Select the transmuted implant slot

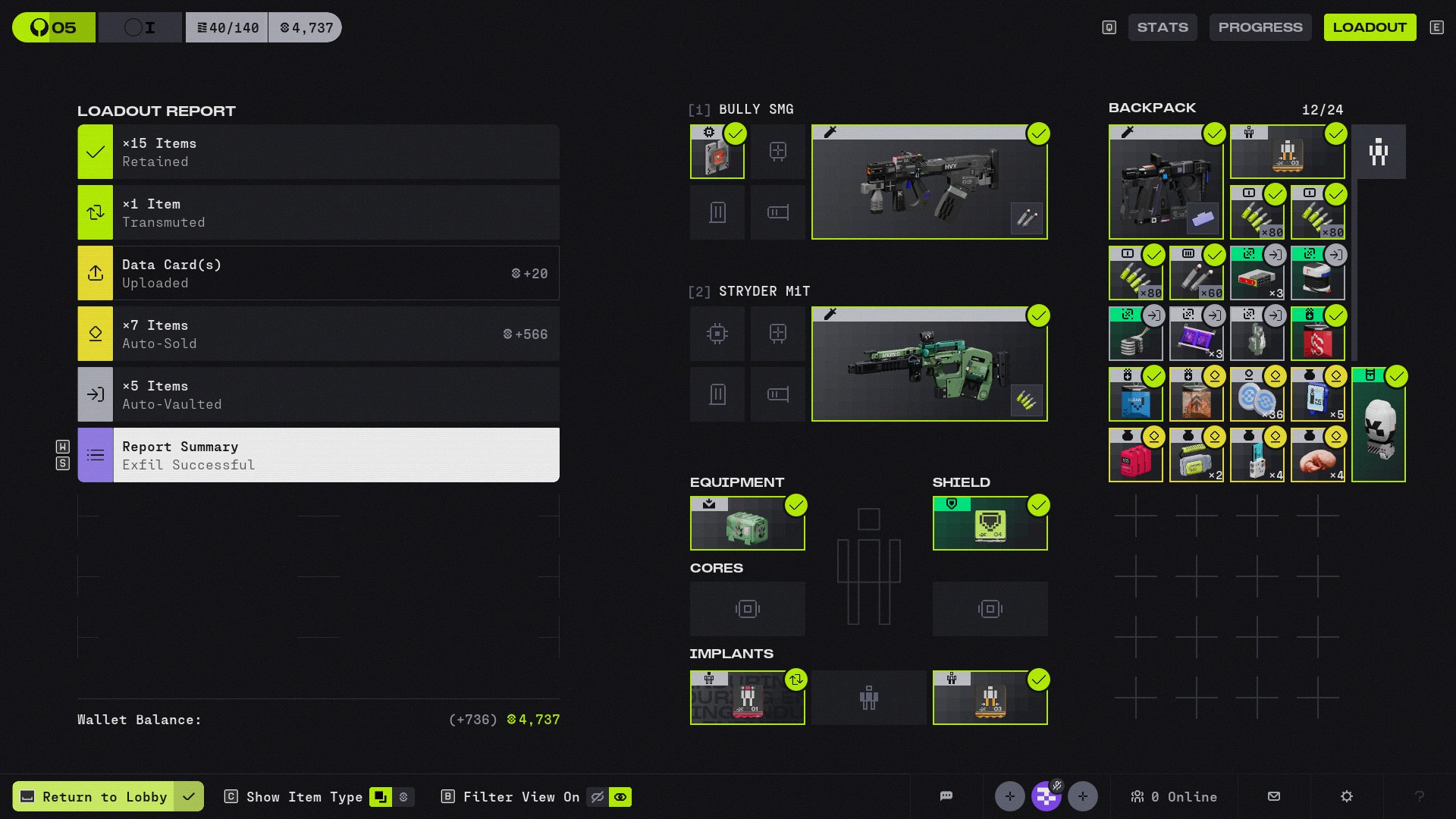747,698
